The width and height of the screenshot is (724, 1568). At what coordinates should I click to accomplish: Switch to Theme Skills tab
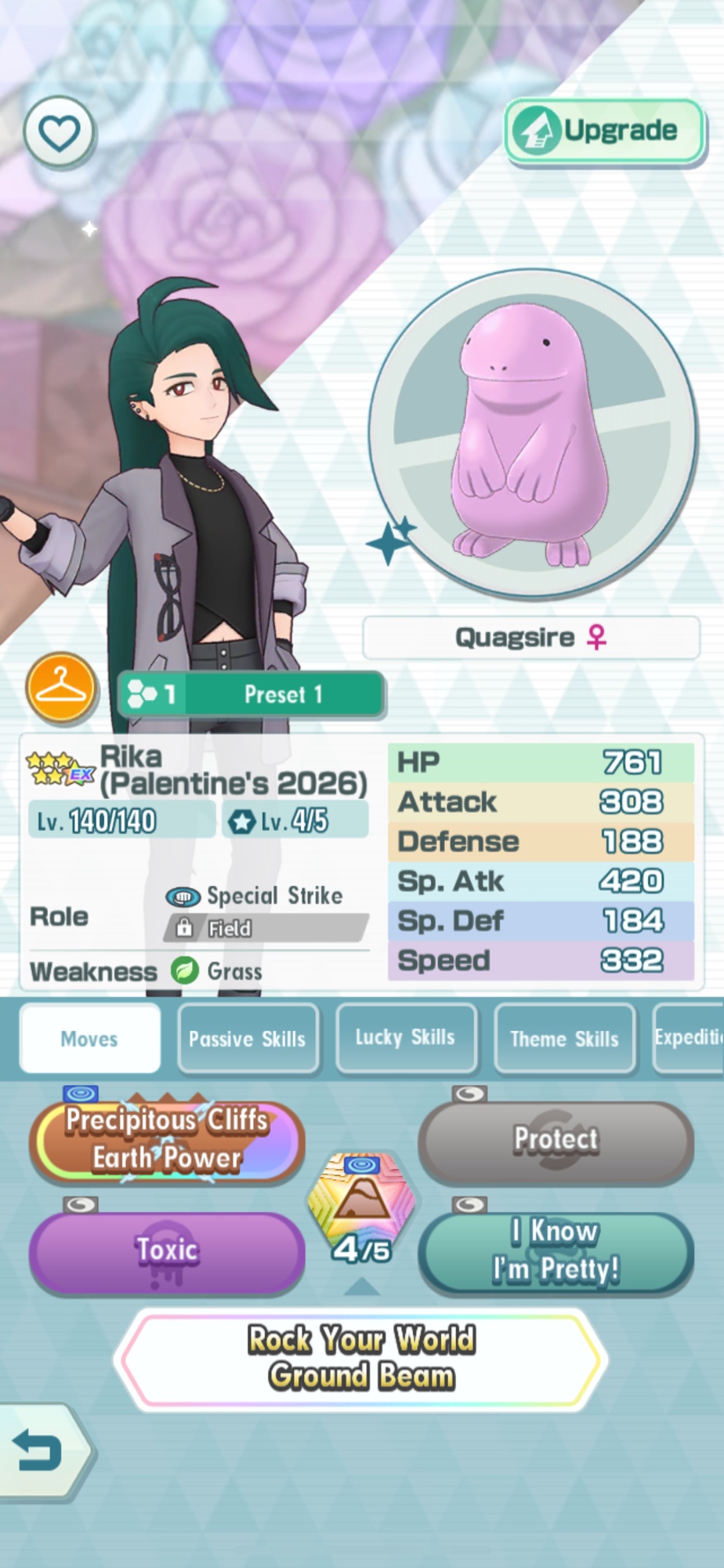pyautogui.click(x=564, y=1039)
